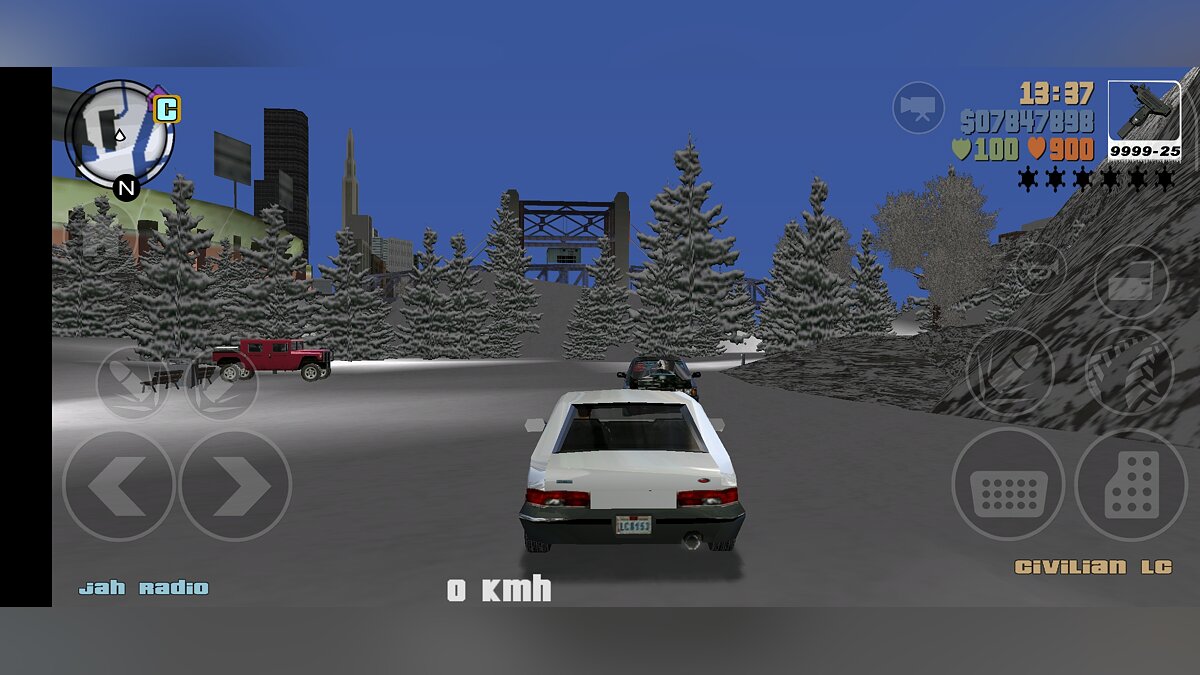
Task: Steer left with the left arrow button
Action: (118, 486)
